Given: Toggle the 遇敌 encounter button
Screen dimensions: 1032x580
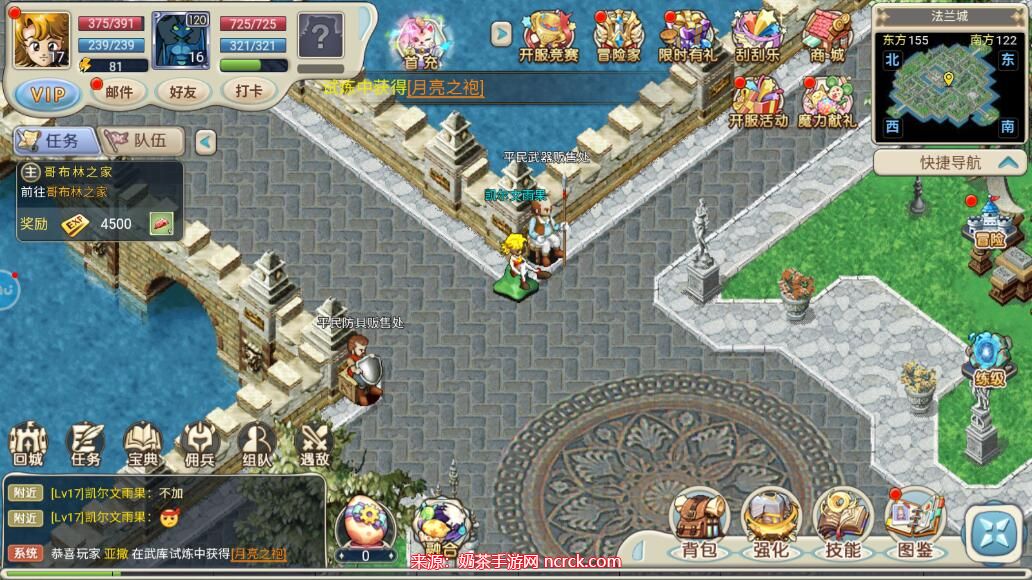Looking at the screenshot, I should [x=315, y=445].
